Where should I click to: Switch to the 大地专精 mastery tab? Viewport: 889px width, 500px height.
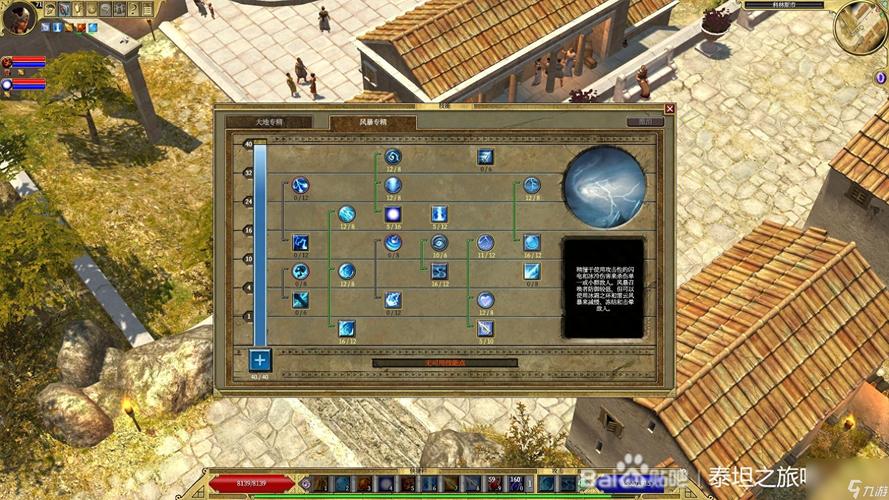pyautogui.click(x=269, y=122)
